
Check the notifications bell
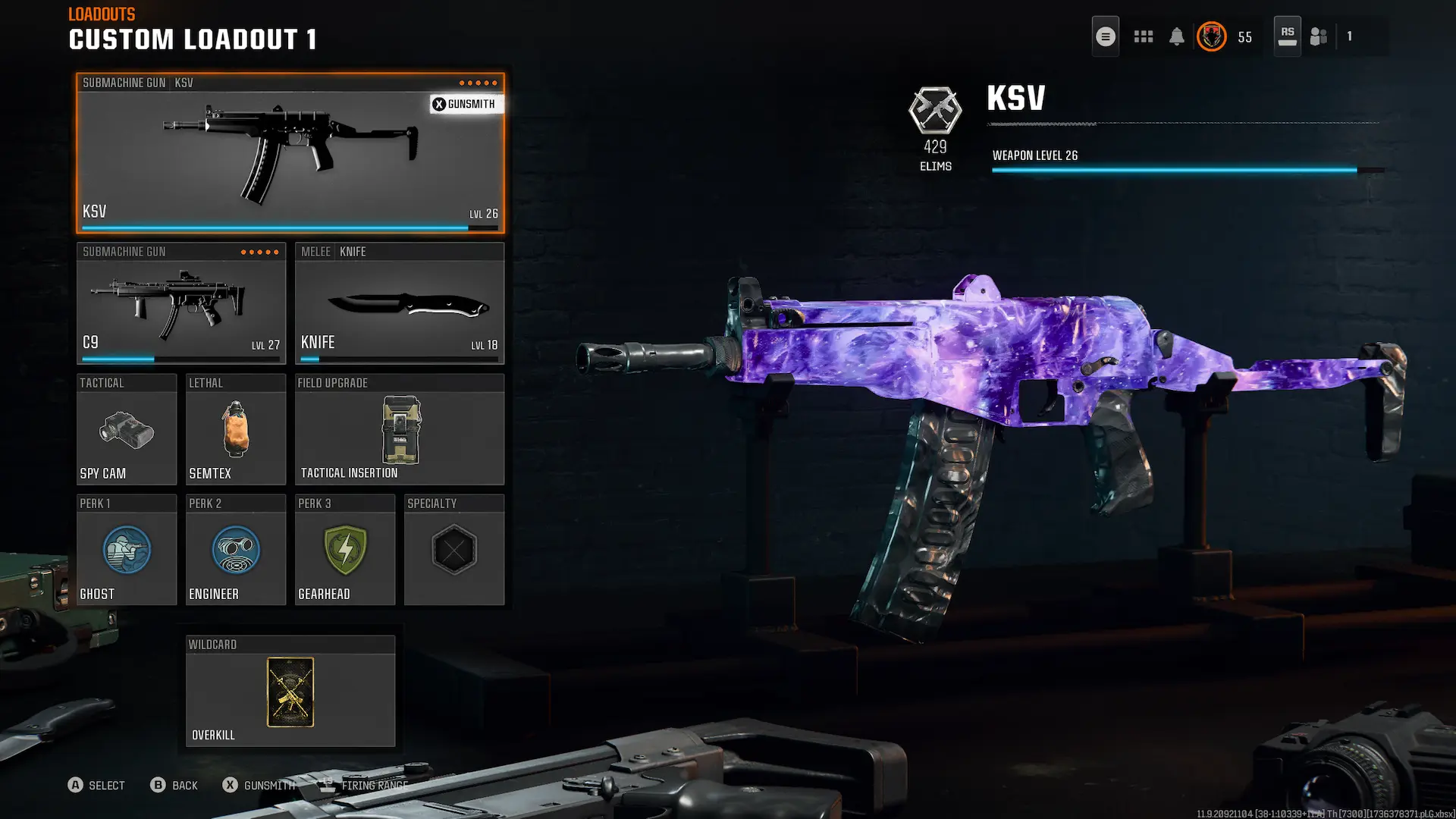tap(1176, 36)
